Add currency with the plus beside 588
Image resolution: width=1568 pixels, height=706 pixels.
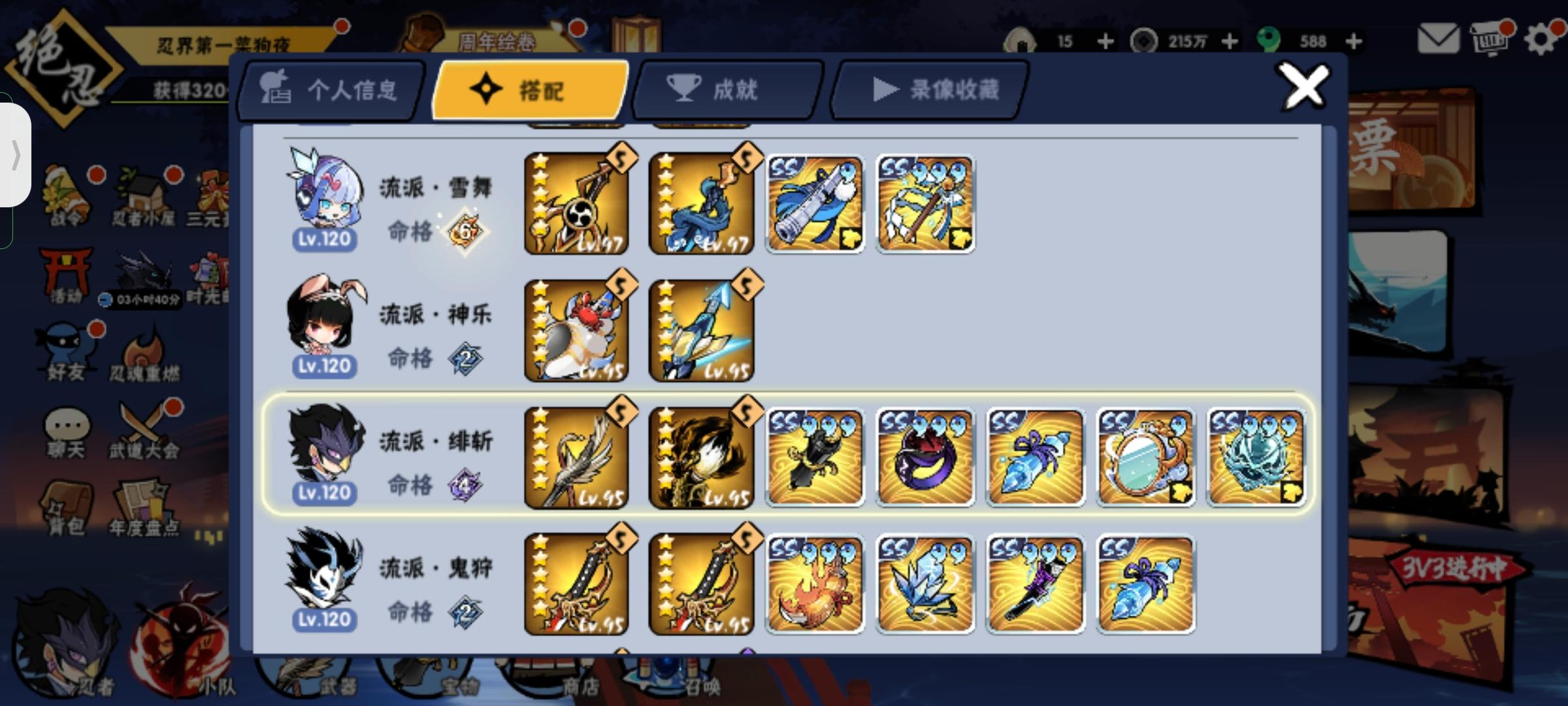tap(1354, 41)
